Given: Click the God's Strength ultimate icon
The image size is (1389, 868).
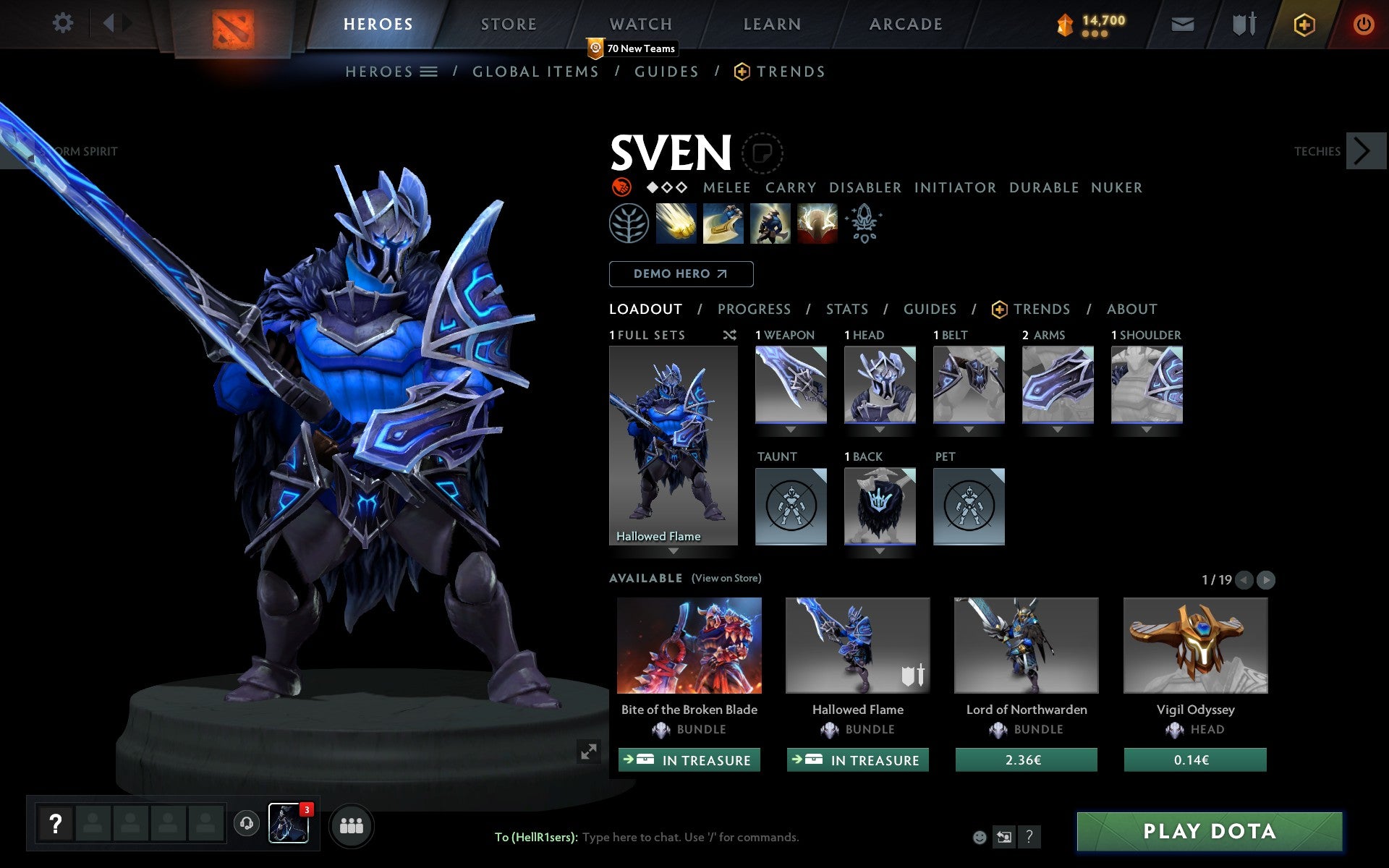Looking at the screenshot, I should coord(817,224).
